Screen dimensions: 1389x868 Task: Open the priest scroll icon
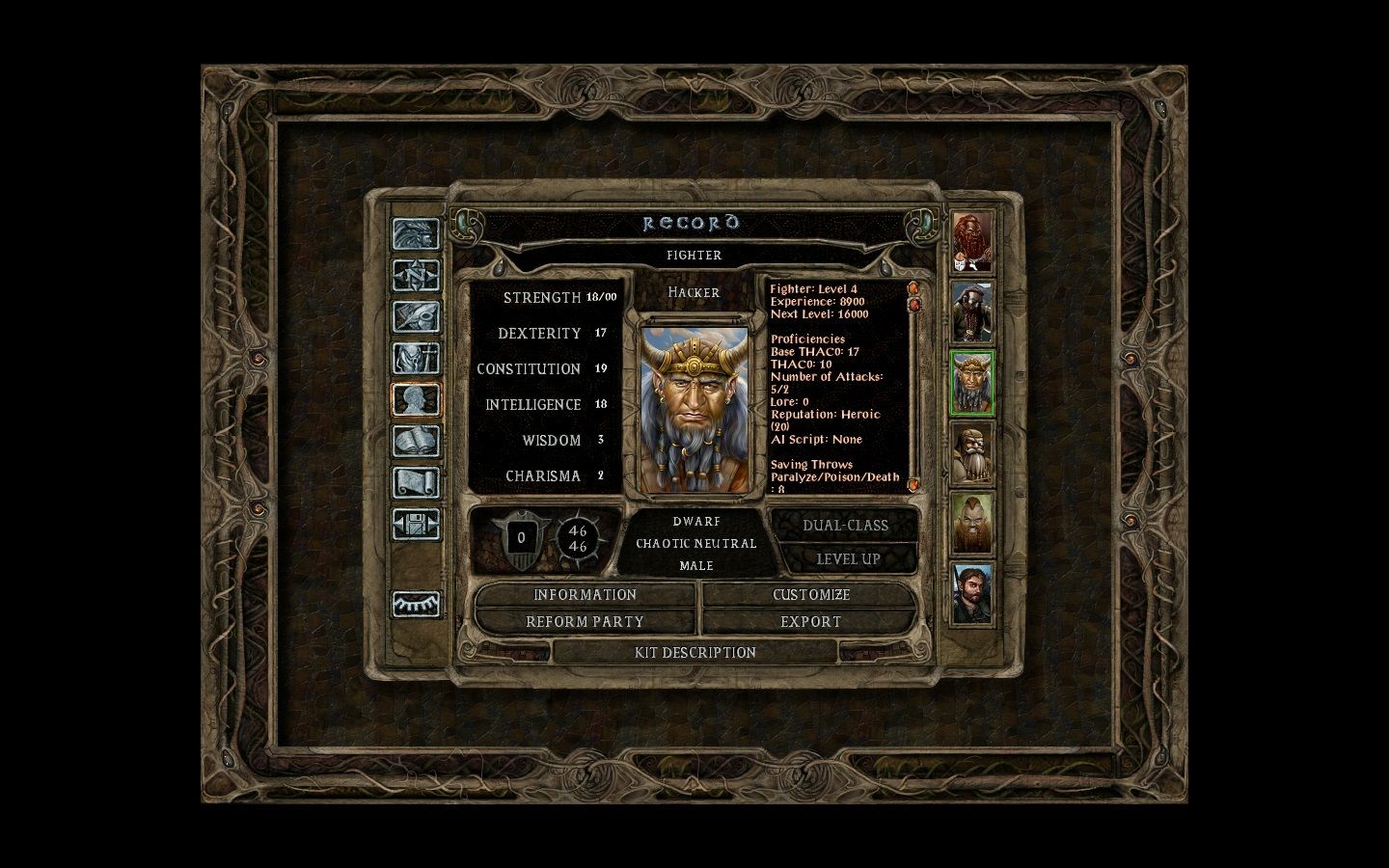pos(416,482)
